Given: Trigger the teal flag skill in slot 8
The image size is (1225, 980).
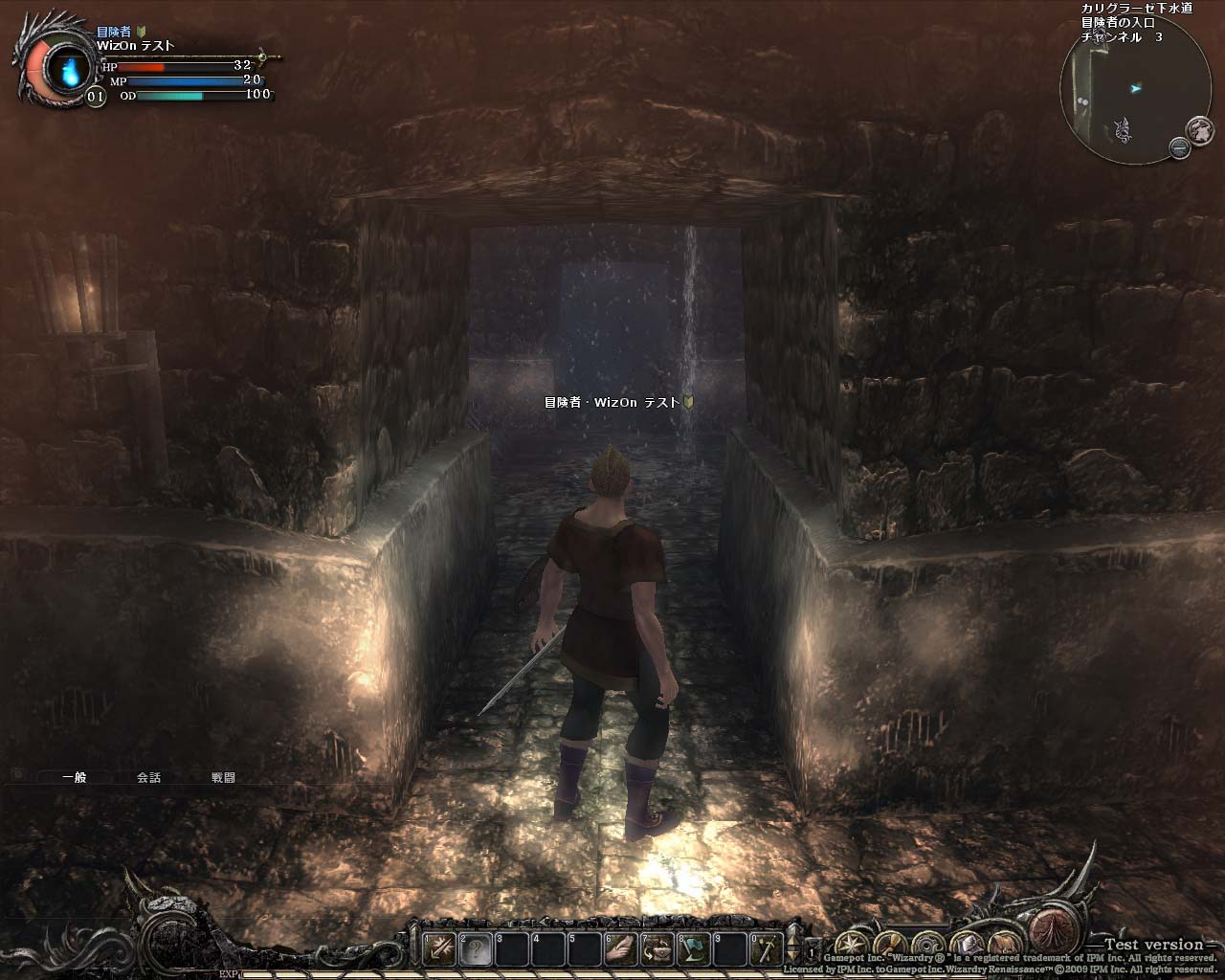Looking at the screenshot, I should click(695, 948).
